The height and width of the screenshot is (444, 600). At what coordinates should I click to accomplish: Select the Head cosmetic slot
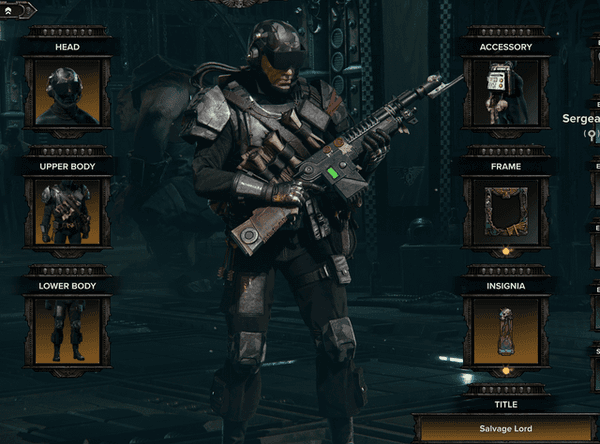[x=68, y=93]
